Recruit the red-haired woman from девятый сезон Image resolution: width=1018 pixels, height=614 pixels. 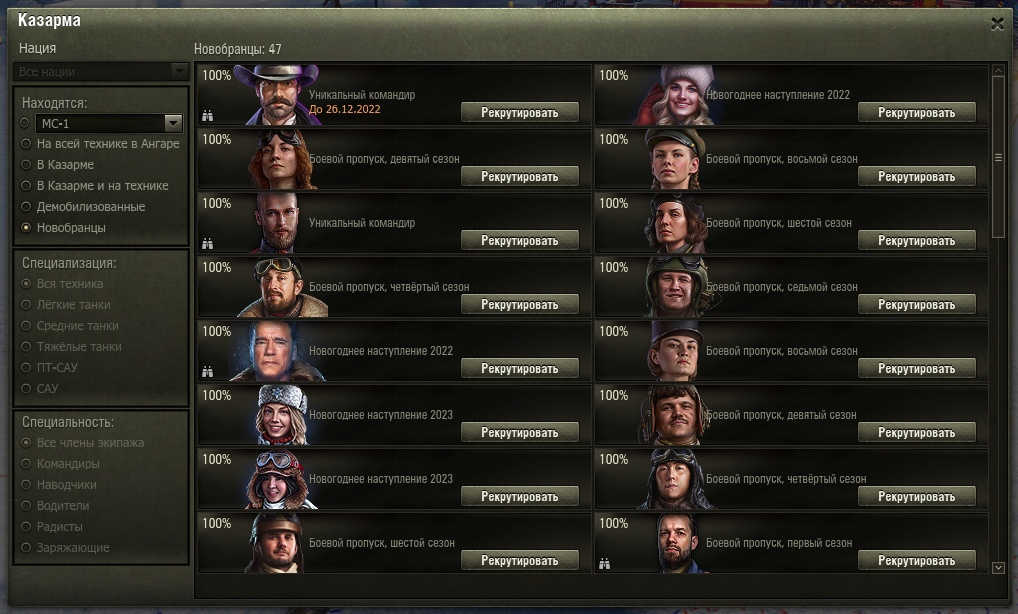point(520,177)
